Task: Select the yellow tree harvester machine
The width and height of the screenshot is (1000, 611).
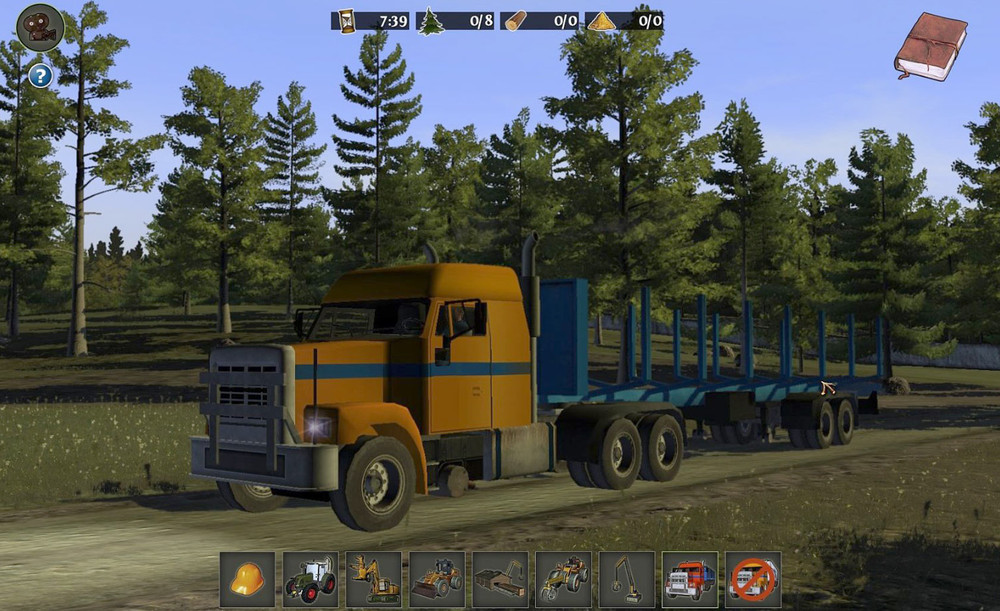Action: point(374,579)
